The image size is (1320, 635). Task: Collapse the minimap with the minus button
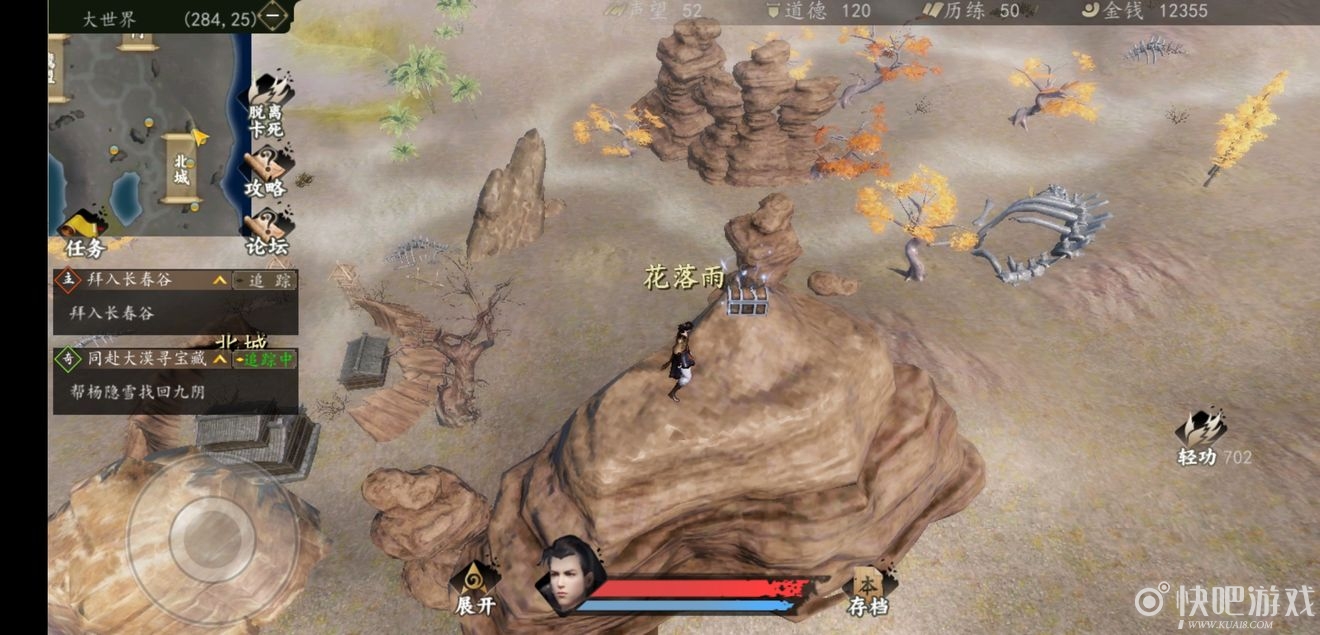(x=273, y=16)
